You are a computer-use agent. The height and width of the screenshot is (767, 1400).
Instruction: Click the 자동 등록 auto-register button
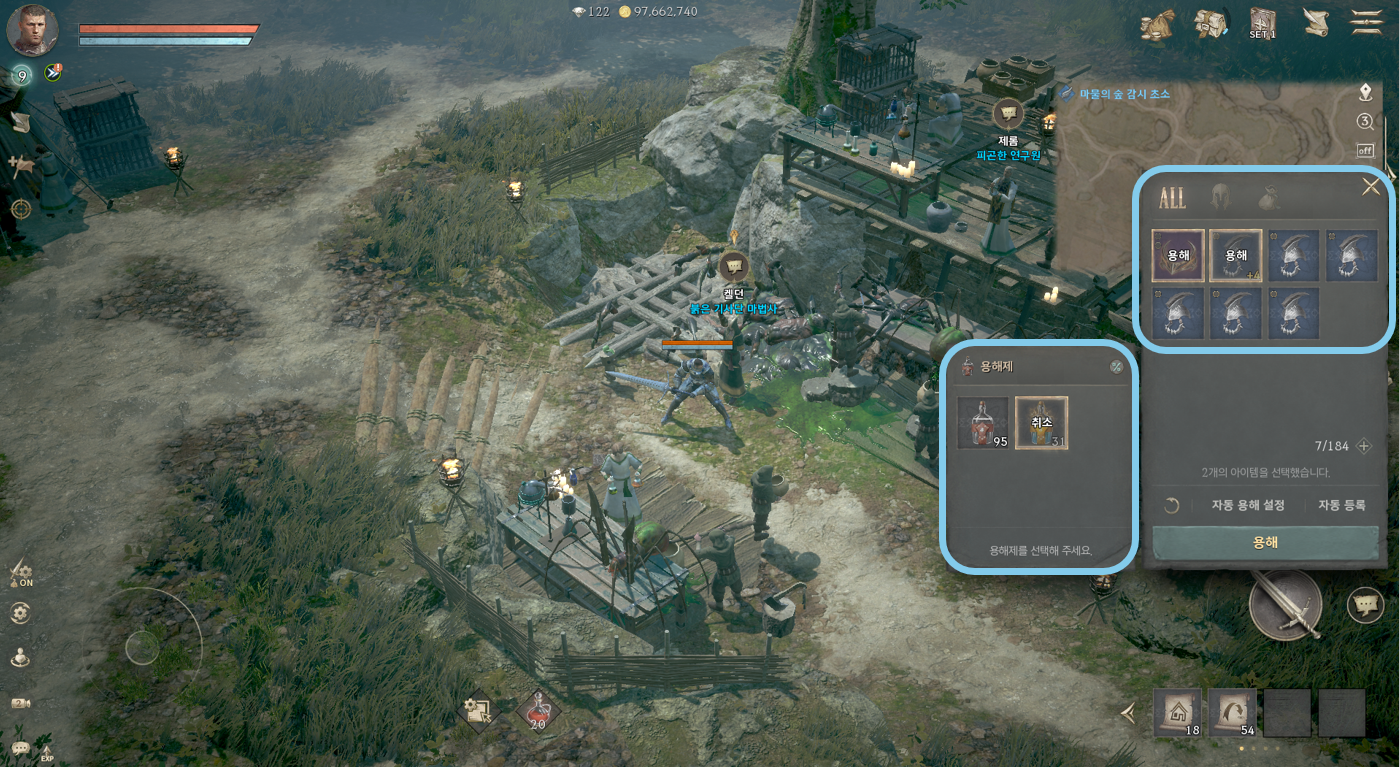(1341, 505)
